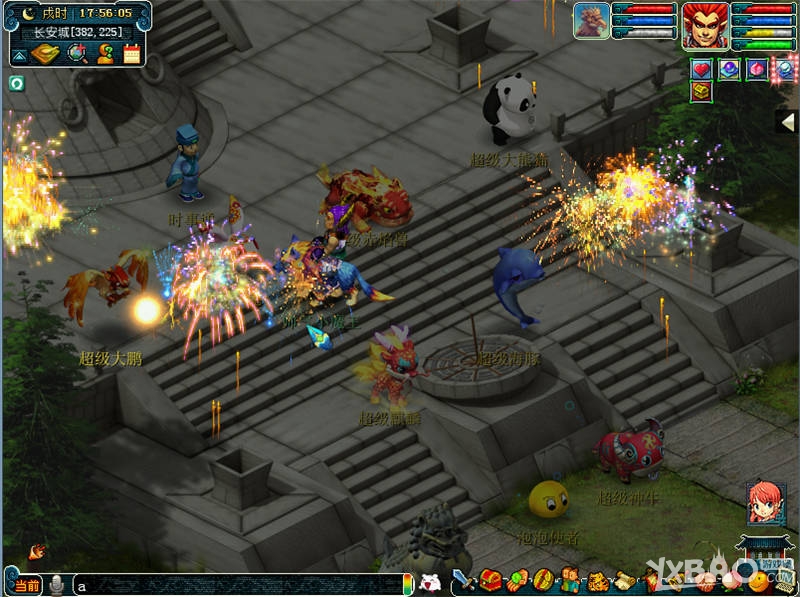Click the green round refresh icon
The height and width of the screenshot is (597, 800).
[x=16, y=83]
